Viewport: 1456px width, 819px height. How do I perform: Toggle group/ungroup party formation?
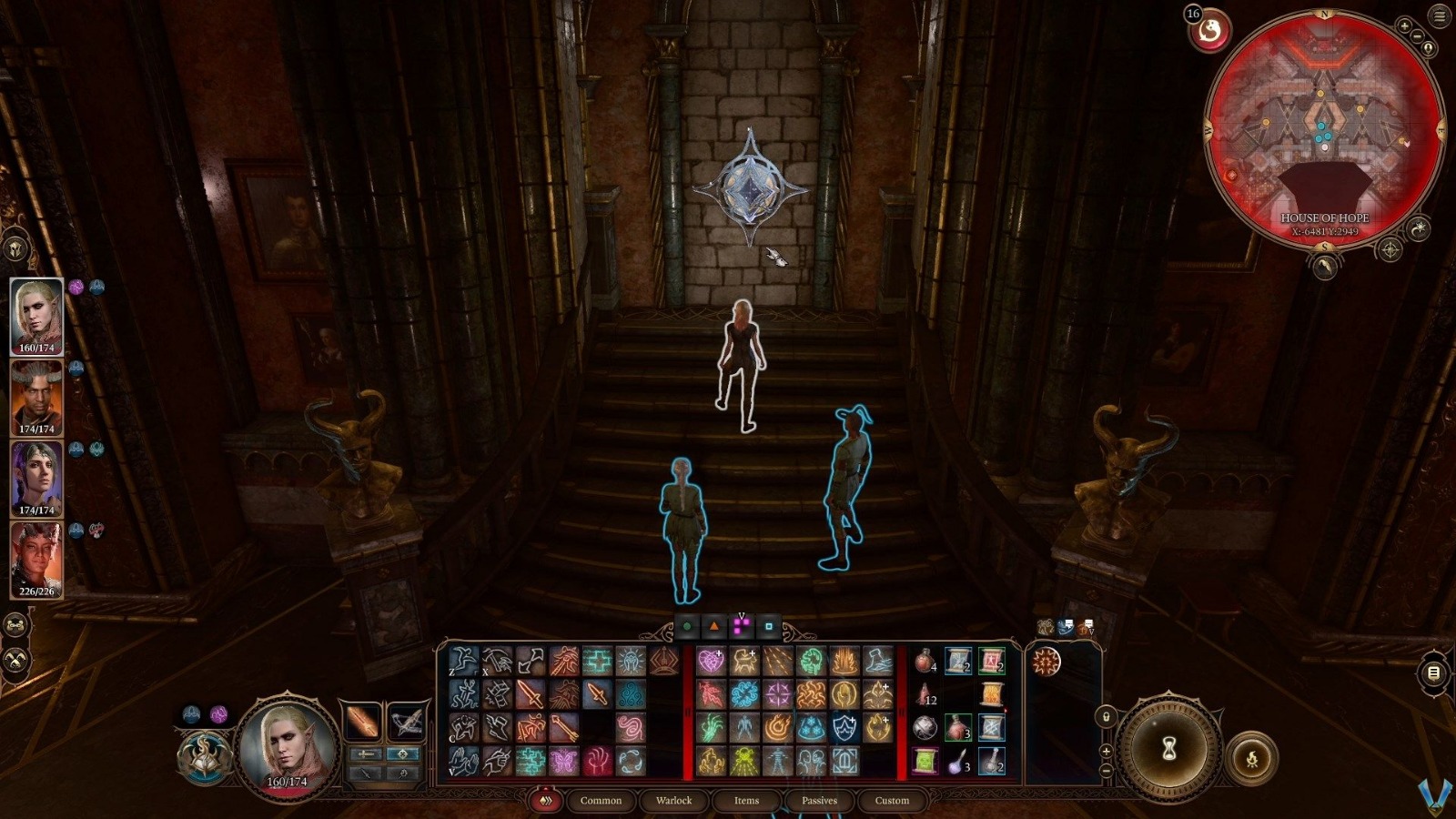[15, 625]
